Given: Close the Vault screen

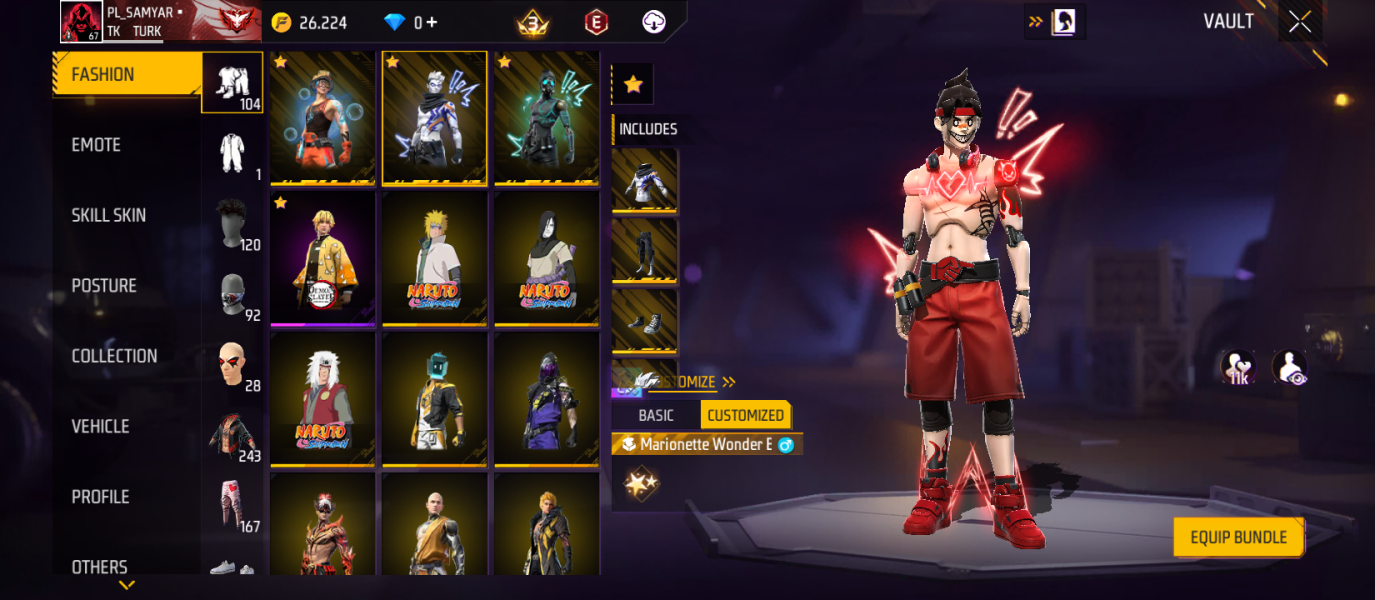Looking at the screenshot, I should pos(1299,22).
